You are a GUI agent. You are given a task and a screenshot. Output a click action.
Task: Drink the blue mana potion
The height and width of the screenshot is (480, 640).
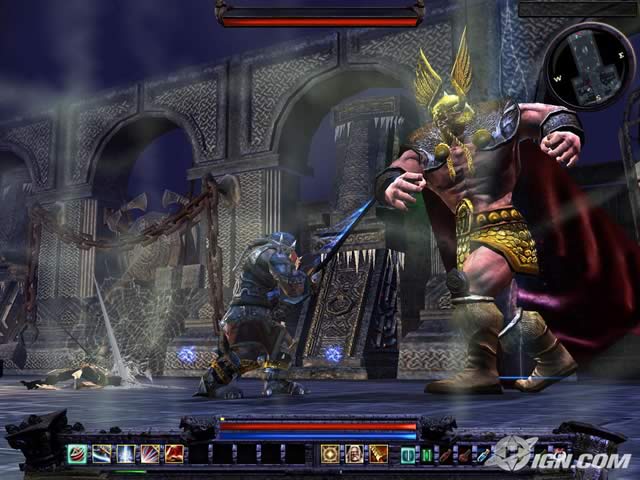pyautogui.click(x=483, y=455)
